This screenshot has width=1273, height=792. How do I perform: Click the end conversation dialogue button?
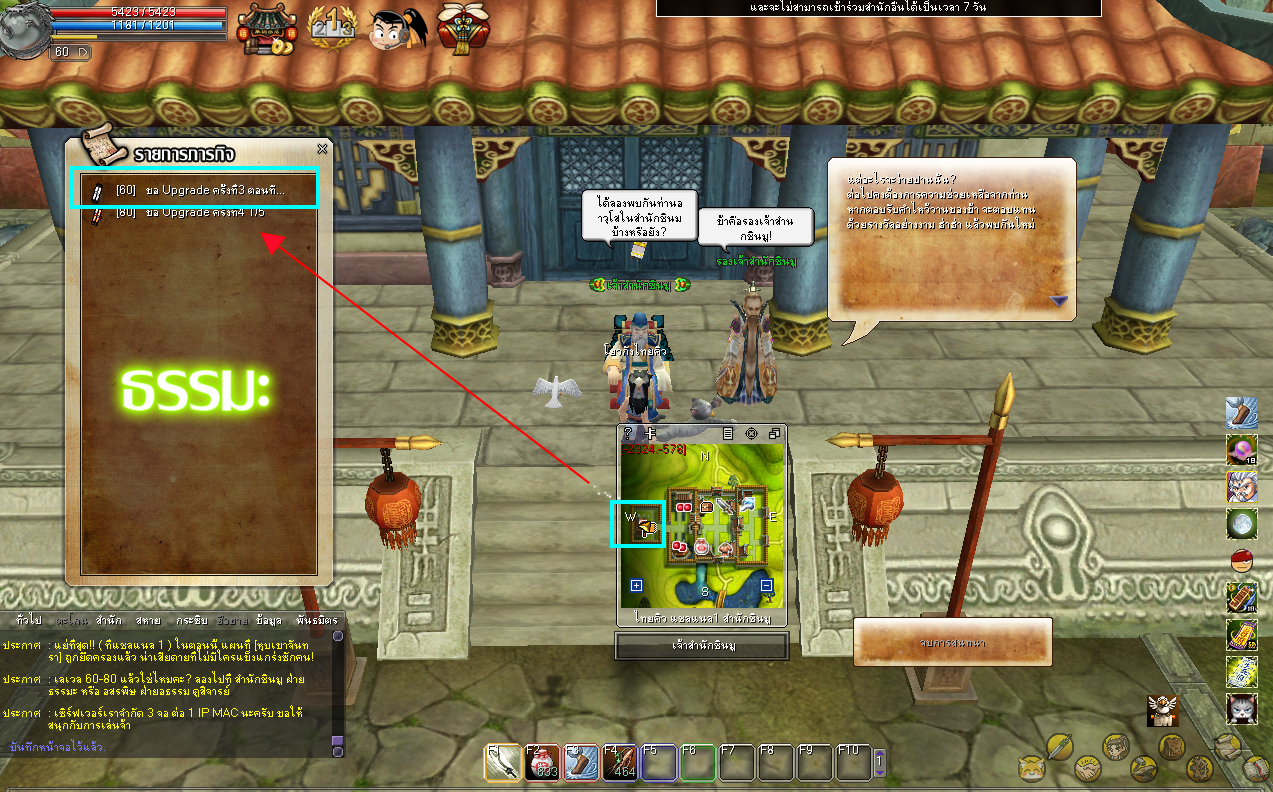click(952, 642)
